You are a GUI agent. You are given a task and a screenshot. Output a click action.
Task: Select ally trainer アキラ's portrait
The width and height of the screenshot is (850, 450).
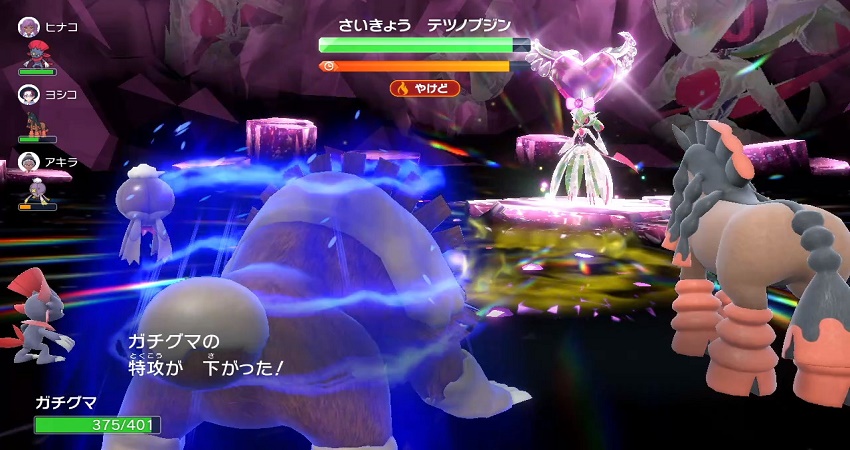tap(27, 162)
